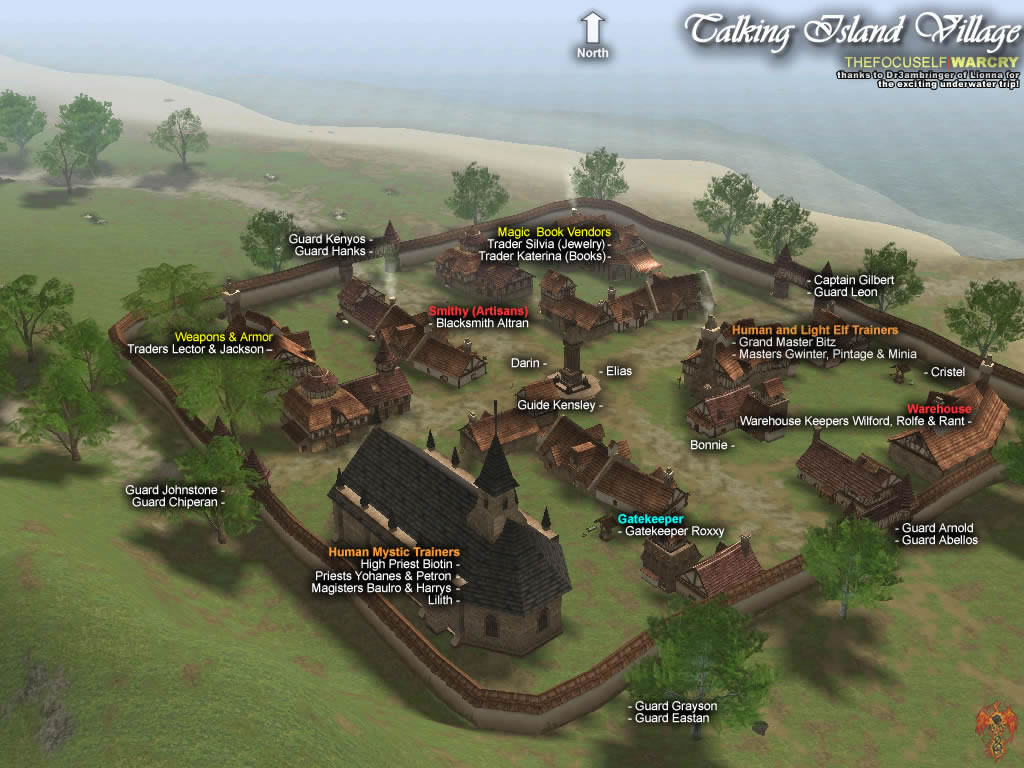Click the Human and Light Elf Trainers label

pos(815,329)
